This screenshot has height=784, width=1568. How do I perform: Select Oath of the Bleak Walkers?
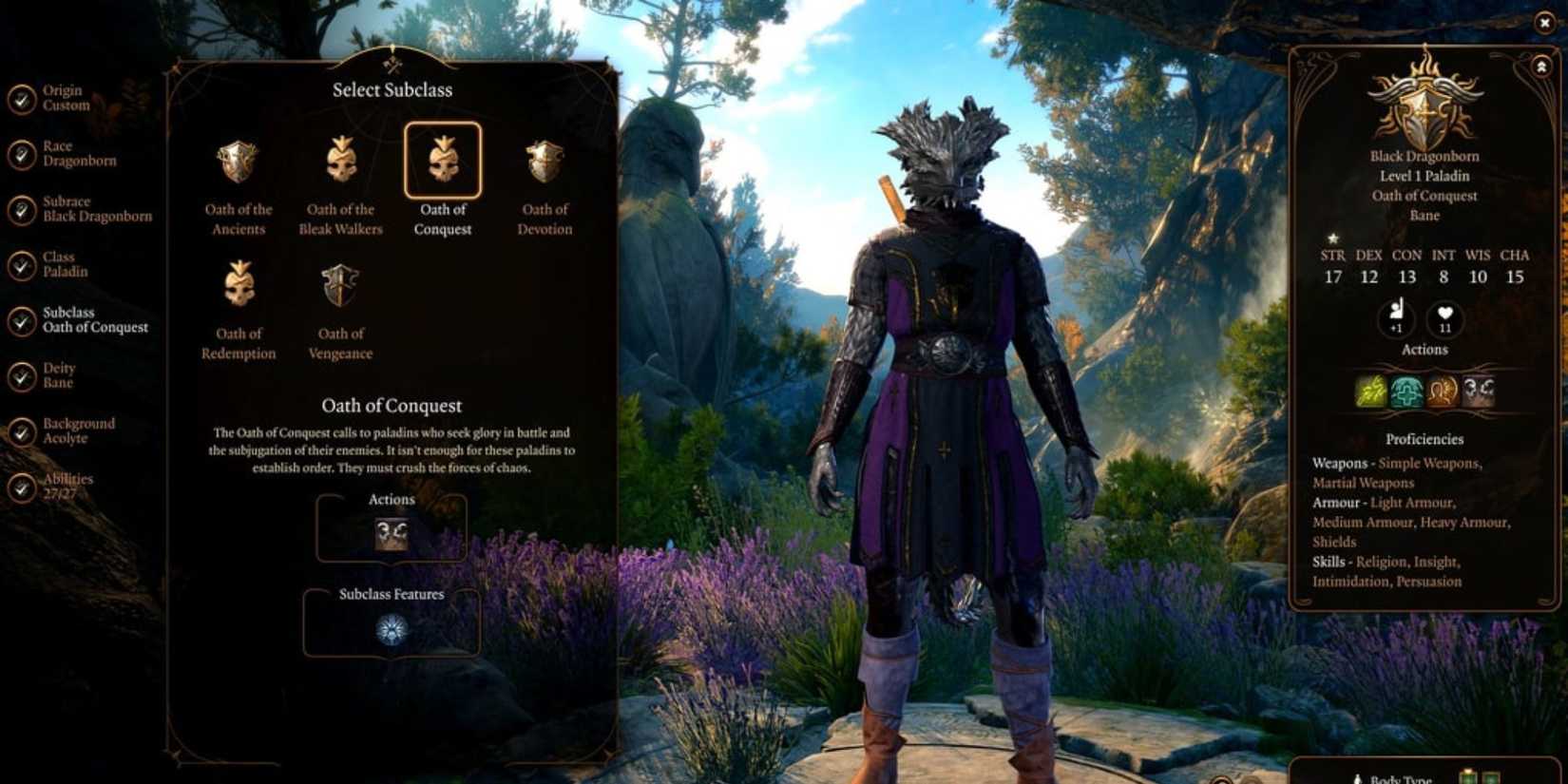pyautogui.click(x=339, y=162)
